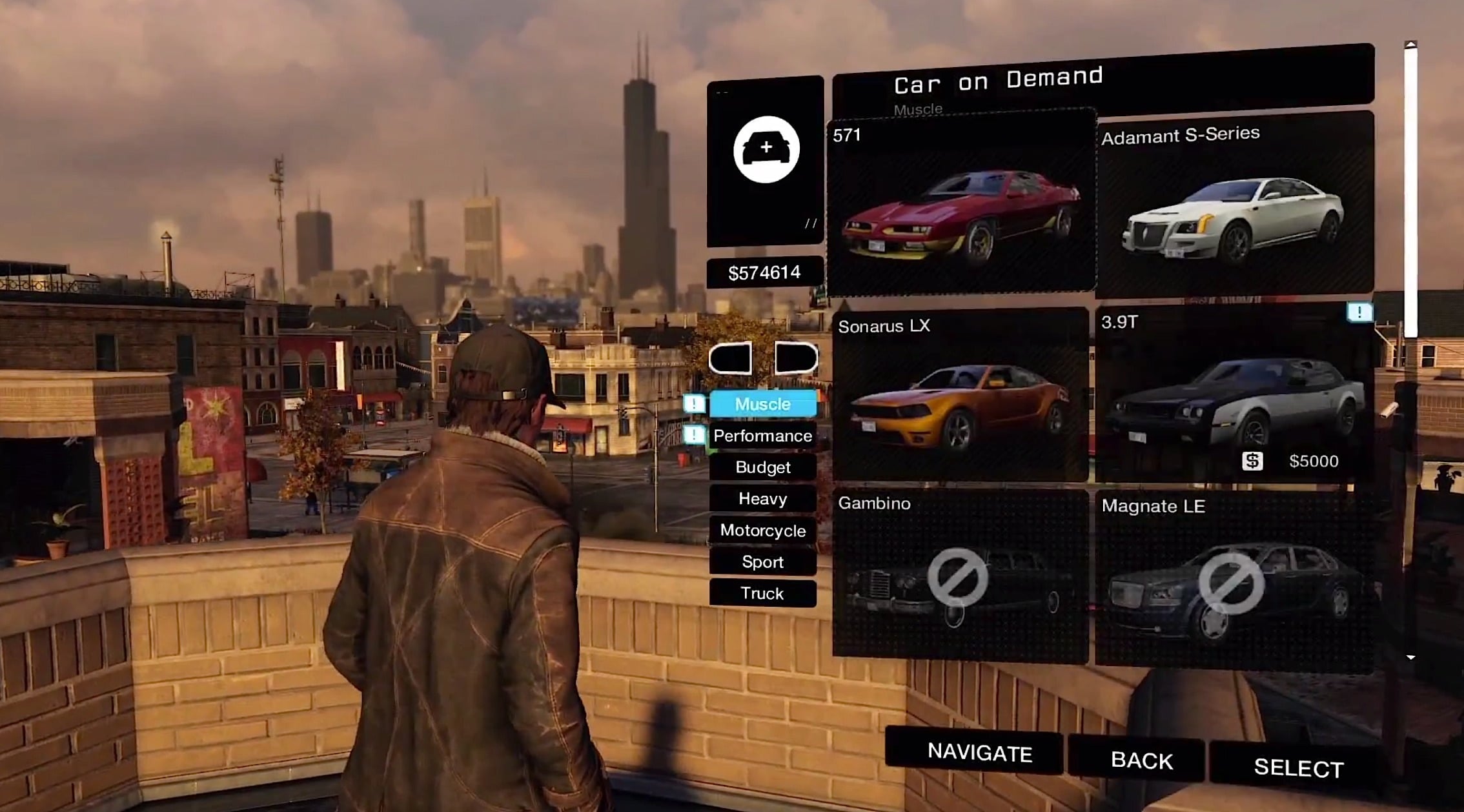
Task: Open the Motorcycle category
Action: click(x=762, y=531)
